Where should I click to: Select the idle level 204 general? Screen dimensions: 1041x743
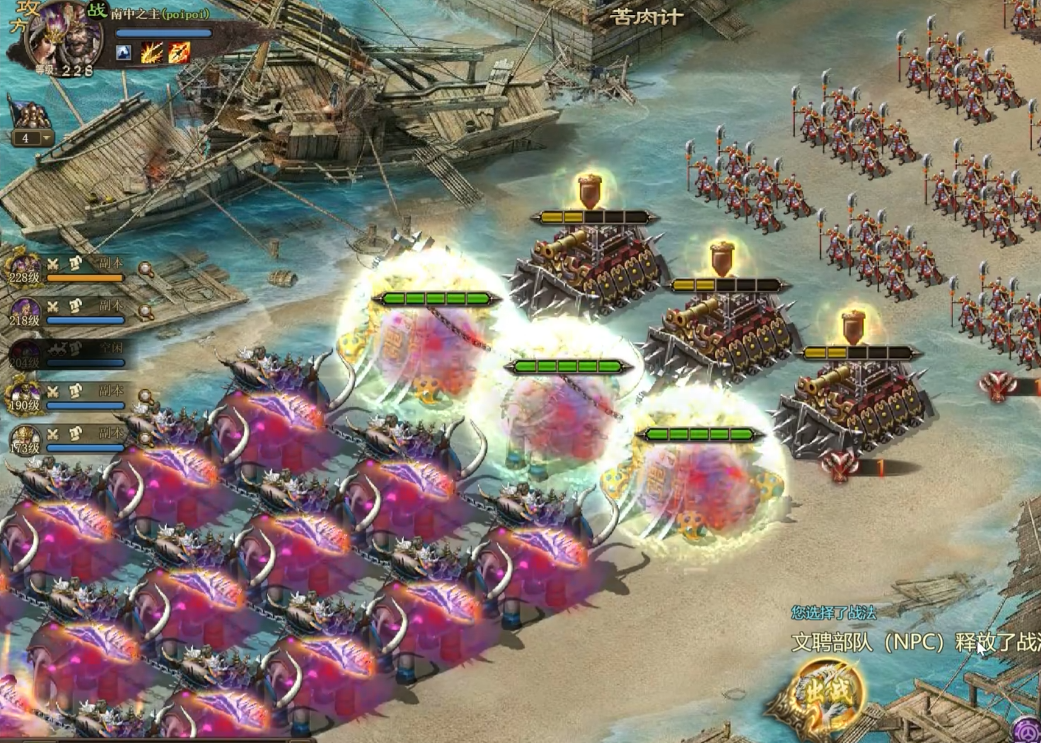point(26,353)
